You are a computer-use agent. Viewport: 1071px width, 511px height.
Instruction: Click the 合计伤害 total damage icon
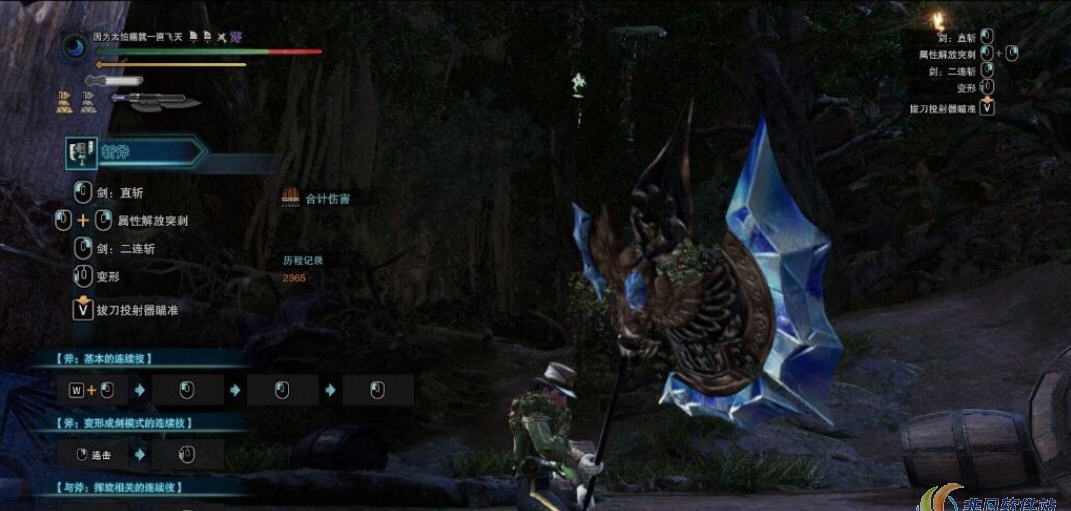click(291, 198)
